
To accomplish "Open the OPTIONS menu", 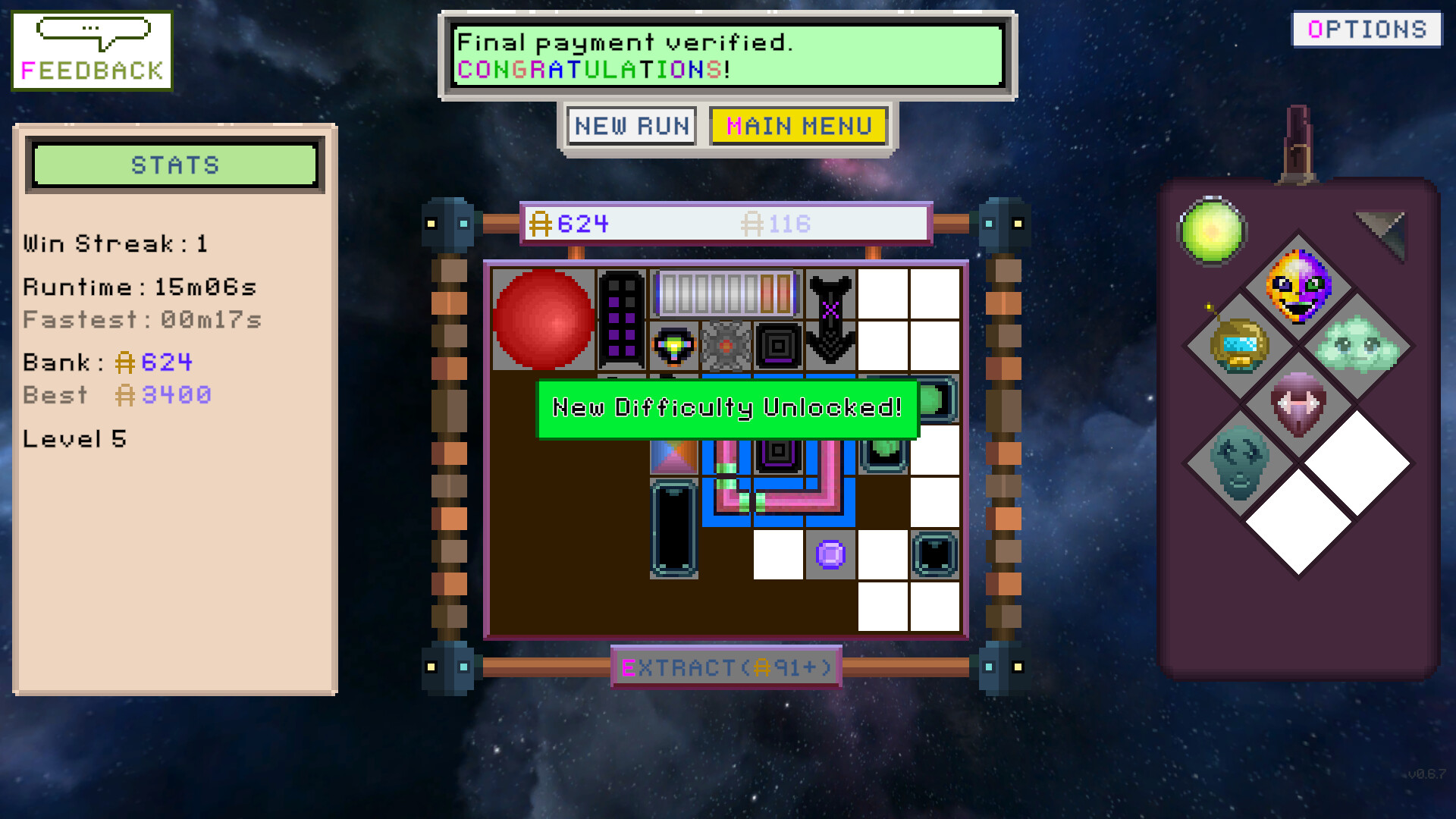I will [1365, 29].
